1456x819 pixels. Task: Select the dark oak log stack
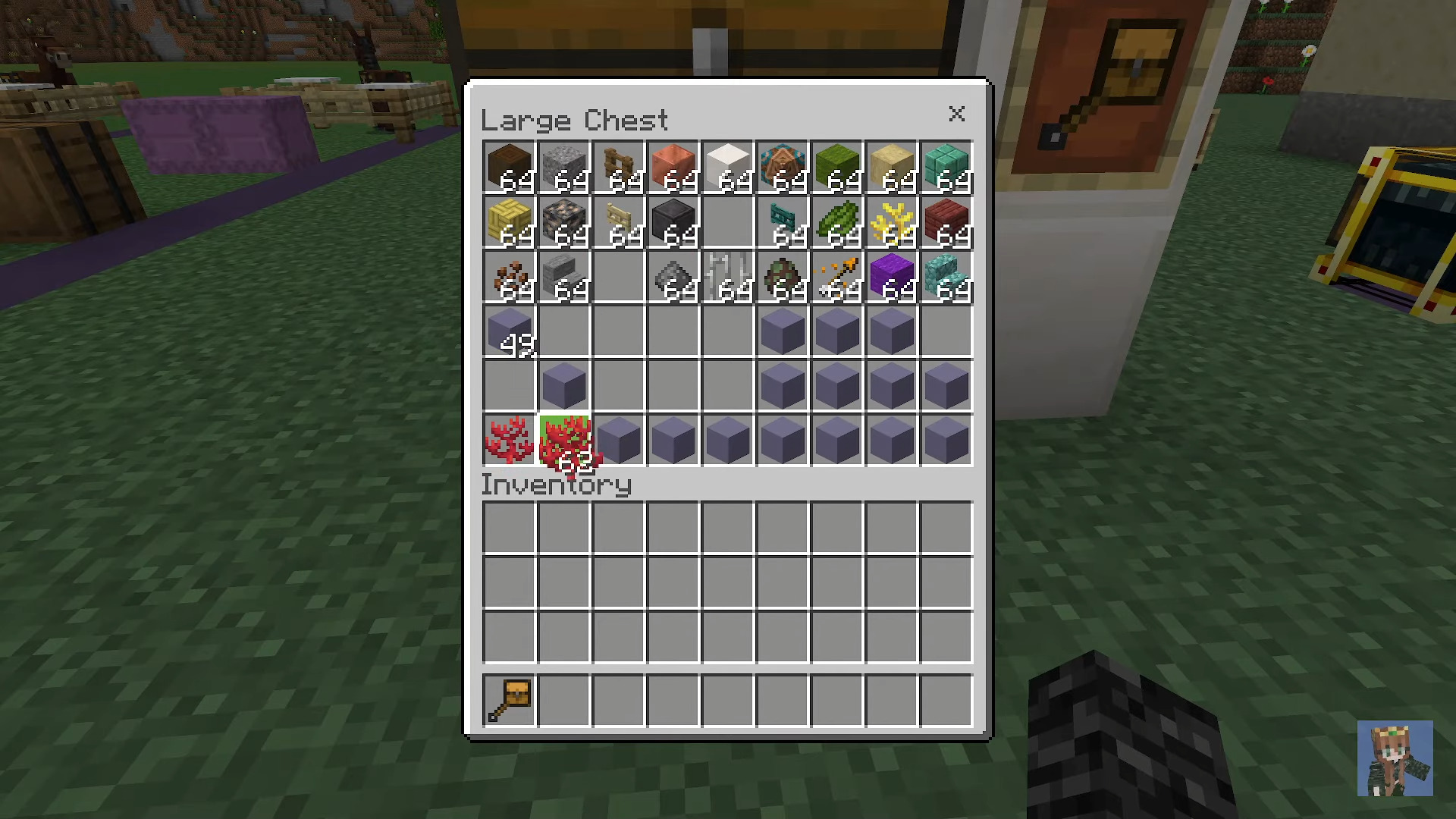tap(510, 168)
